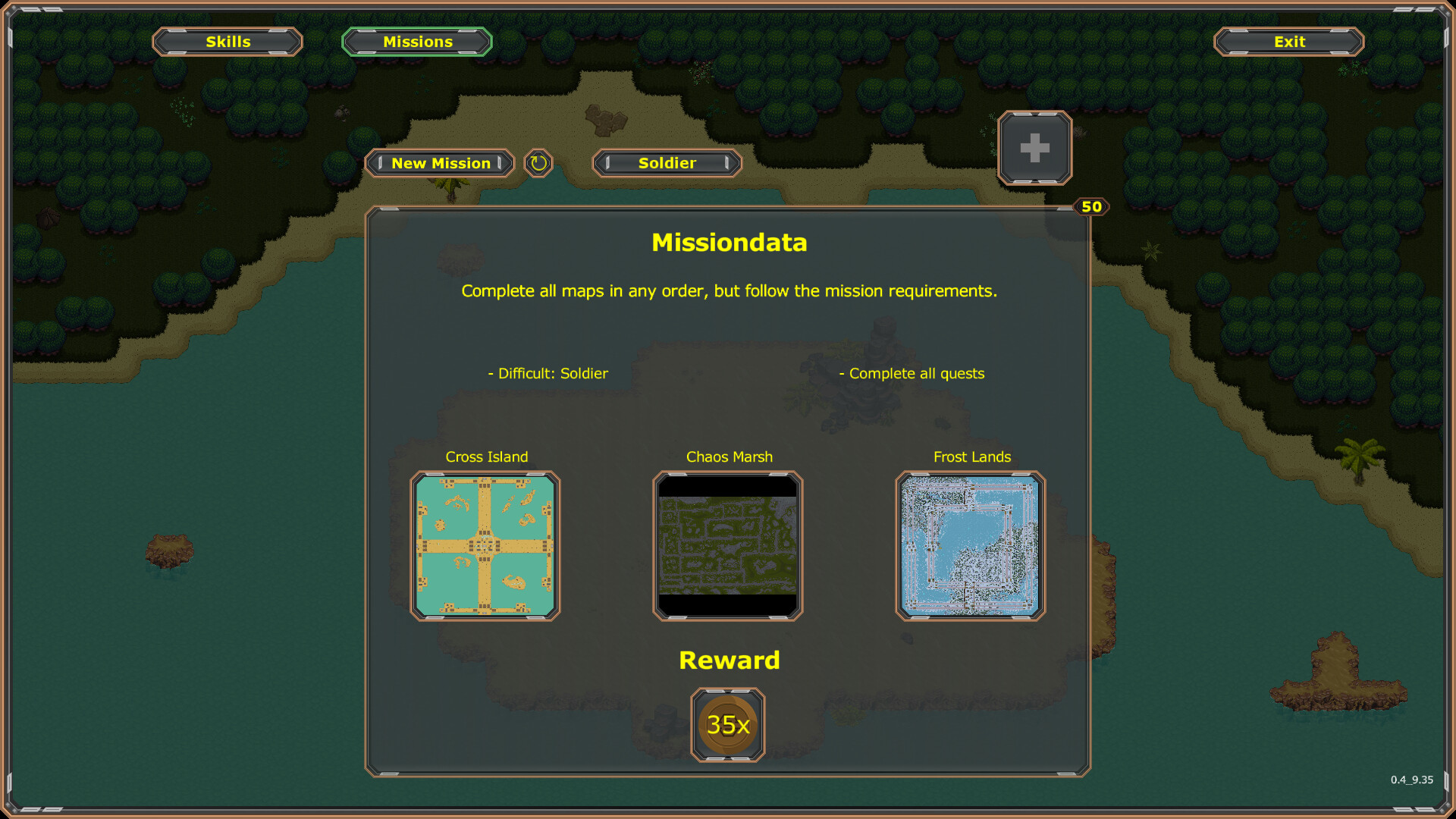The width and height of the screenshot is (1456, 819).
Task: Open the Soldier difficulty selector
Action: click(667, 163)
